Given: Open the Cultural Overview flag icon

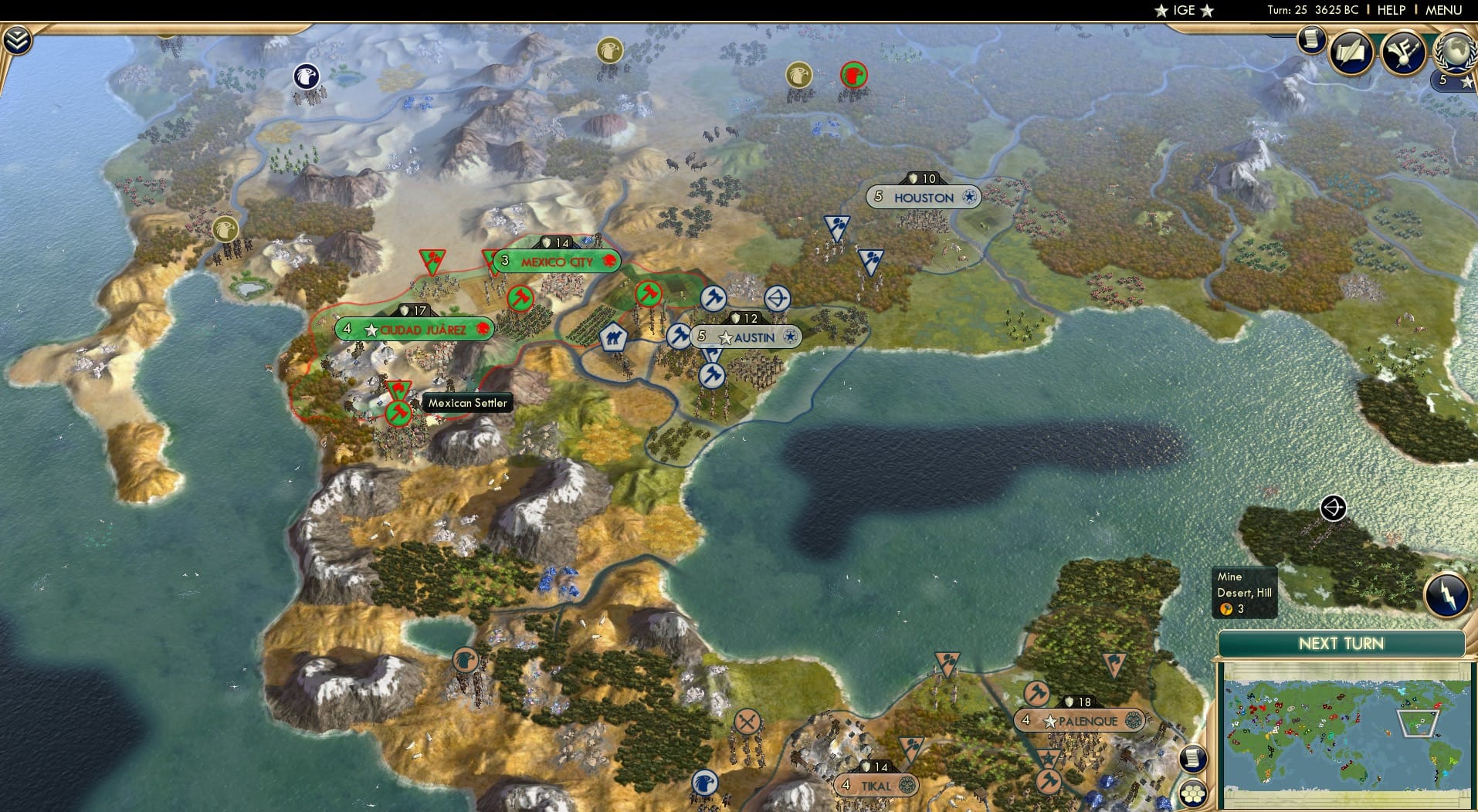Looking at the screenshot, I should (1403, 52).
